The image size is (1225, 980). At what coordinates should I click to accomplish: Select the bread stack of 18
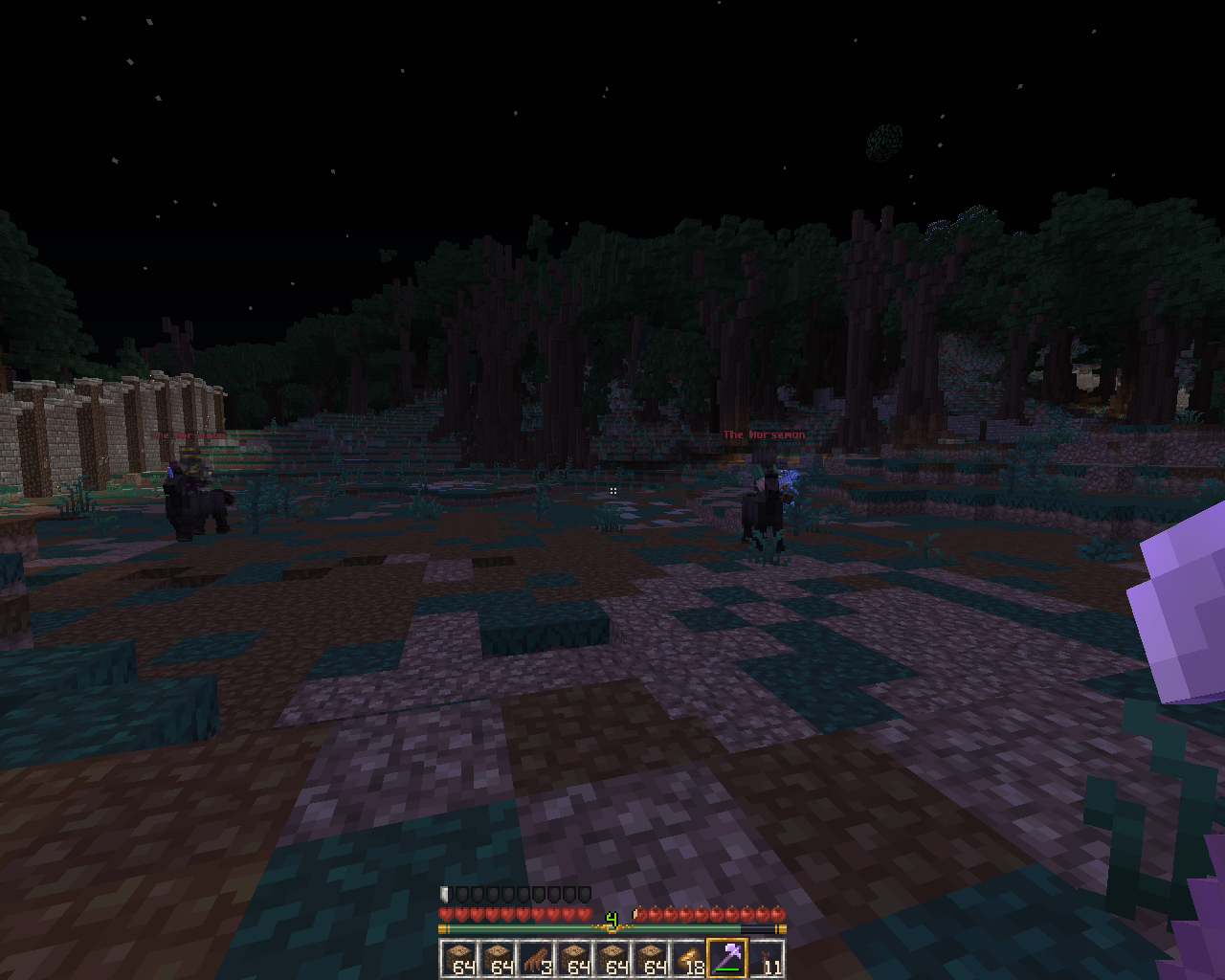point(689,958)
